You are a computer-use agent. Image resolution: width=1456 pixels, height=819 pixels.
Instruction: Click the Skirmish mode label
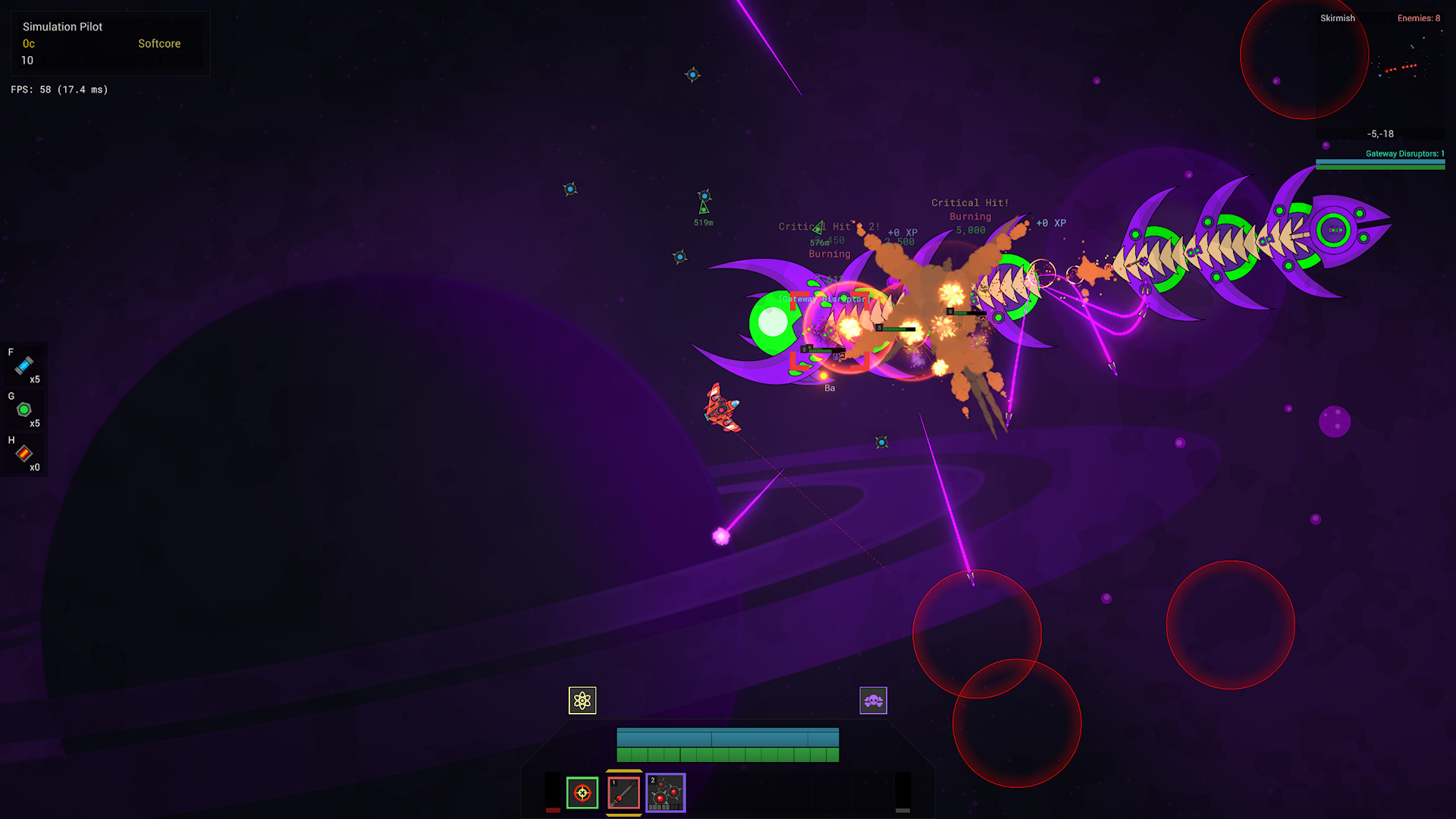click(1337, 18)
